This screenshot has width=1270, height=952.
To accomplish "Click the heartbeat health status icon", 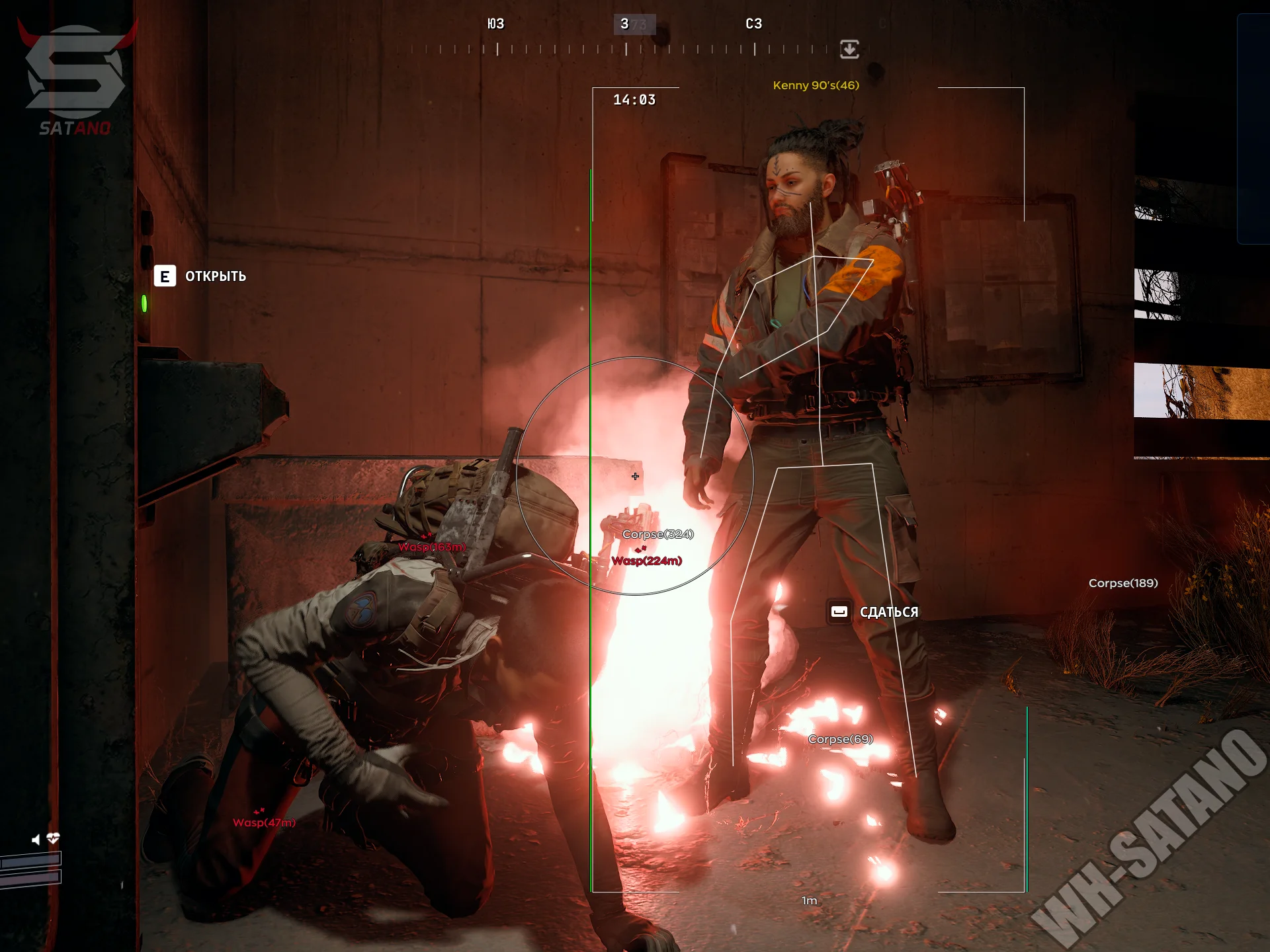I will pos(54,838).
